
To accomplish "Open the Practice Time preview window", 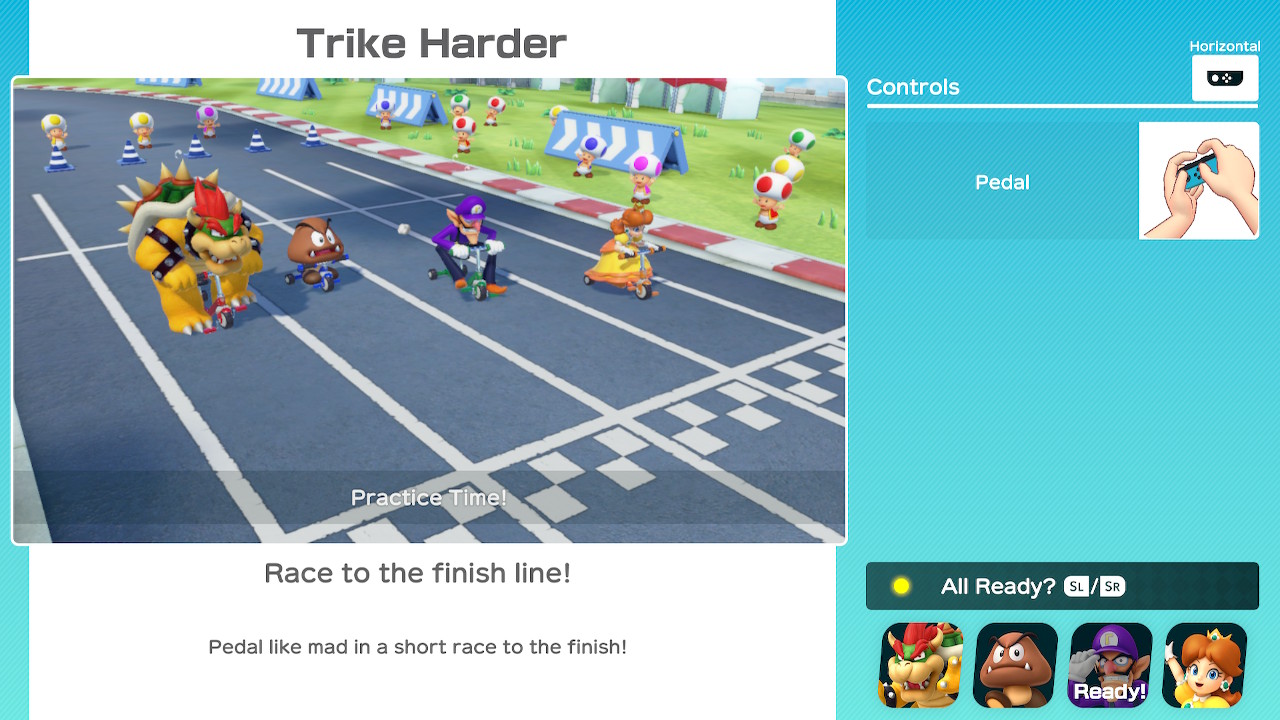I will pos(429,311).
